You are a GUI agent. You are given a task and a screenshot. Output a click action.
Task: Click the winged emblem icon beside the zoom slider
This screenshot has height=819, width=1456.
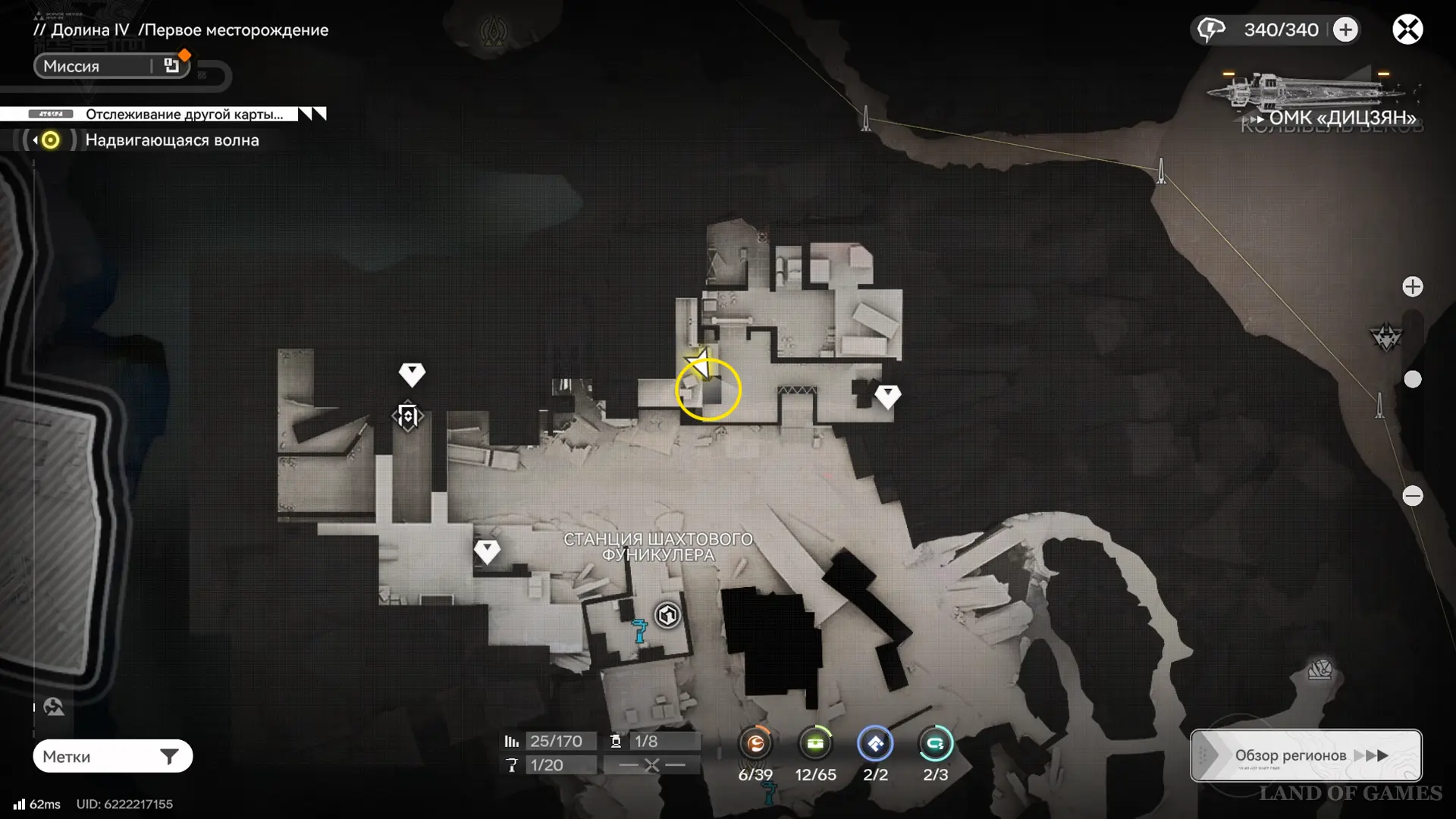(1386, 337)
